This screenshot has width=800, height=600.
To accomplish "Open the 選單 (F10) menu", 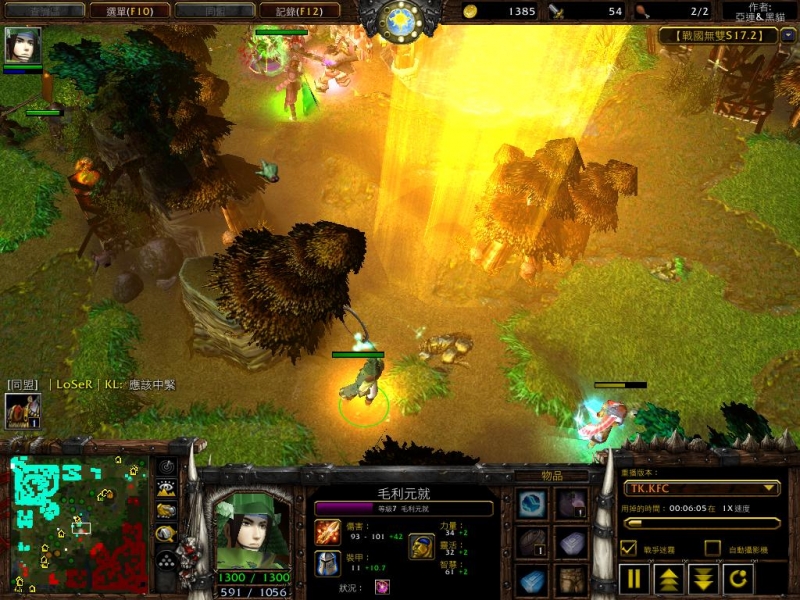I will [109, 11].
